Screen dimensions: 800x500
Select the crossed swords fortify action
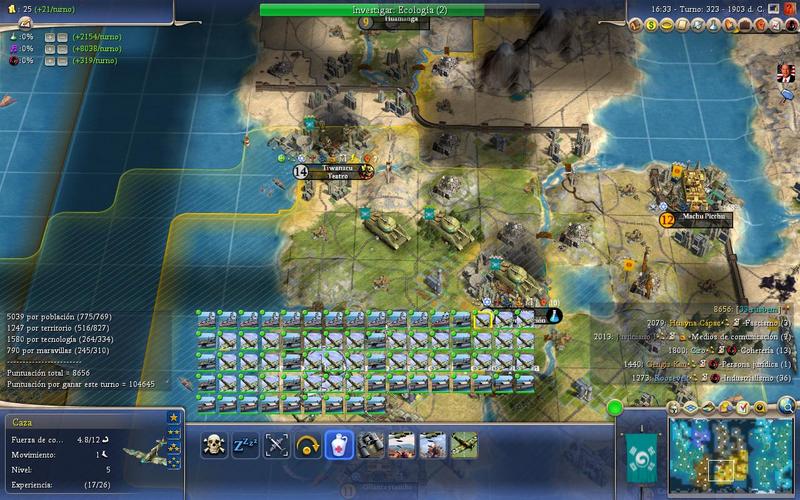pos(276,444)
